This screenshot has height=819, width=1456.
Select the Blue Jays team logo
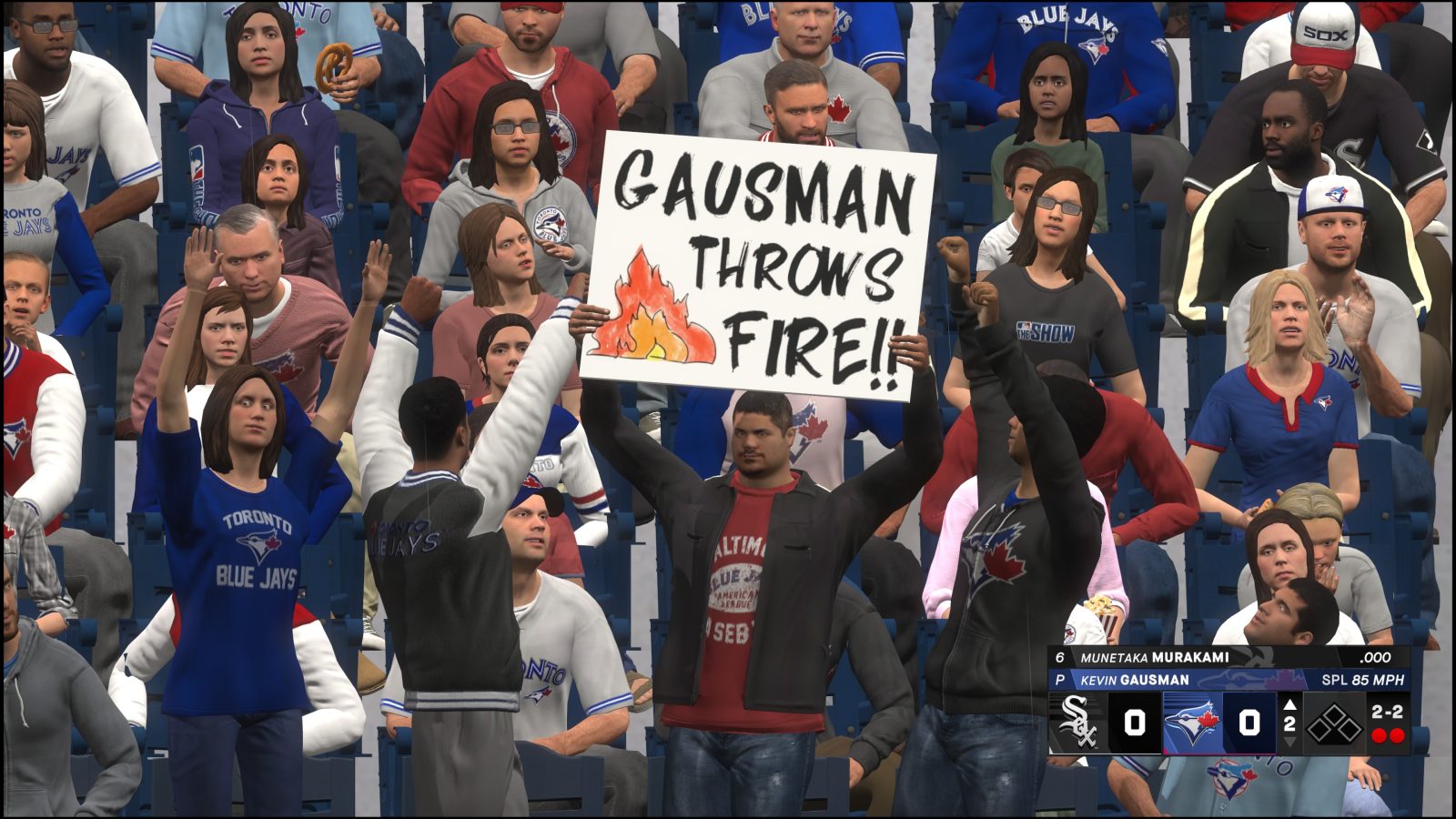click(1192, 721)
